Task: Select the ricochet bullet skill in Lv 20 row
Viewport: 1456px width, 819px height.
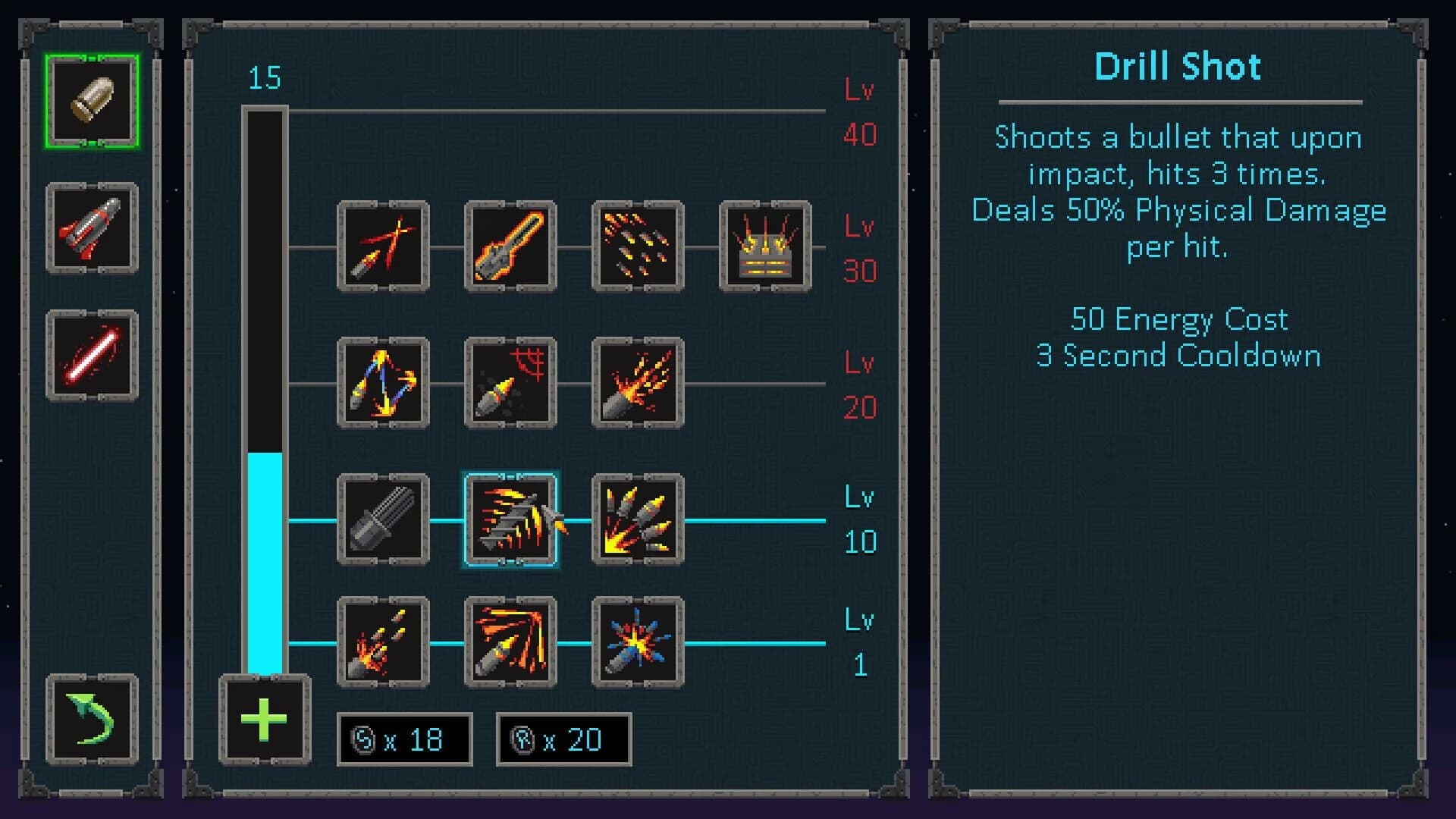Action: tap(383, 384)
